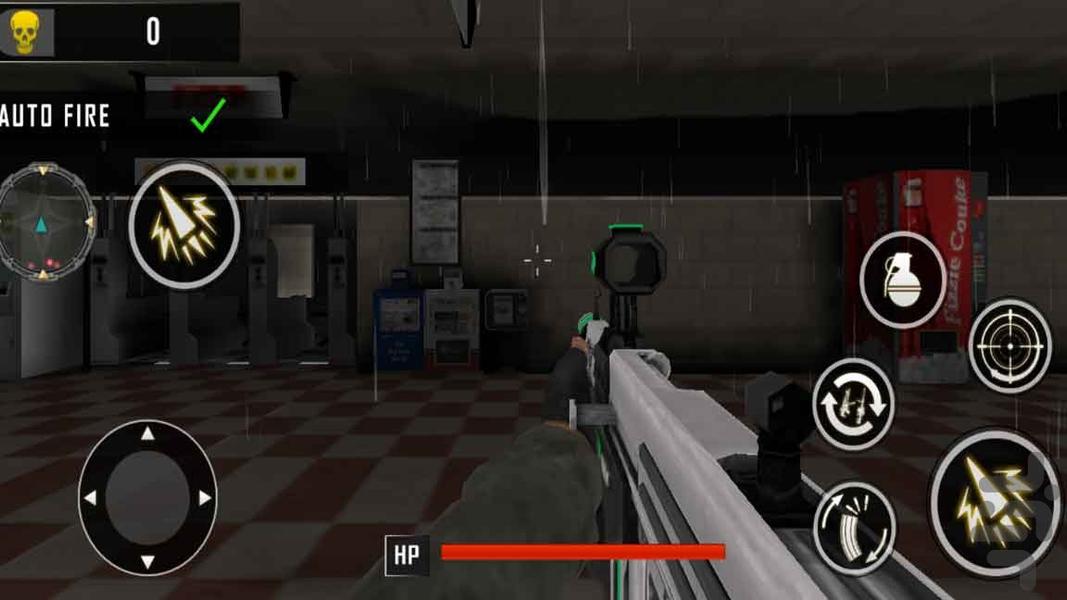
Task: Toggle the Auto Fire checkmark
Action: click(x=208, y=116)
